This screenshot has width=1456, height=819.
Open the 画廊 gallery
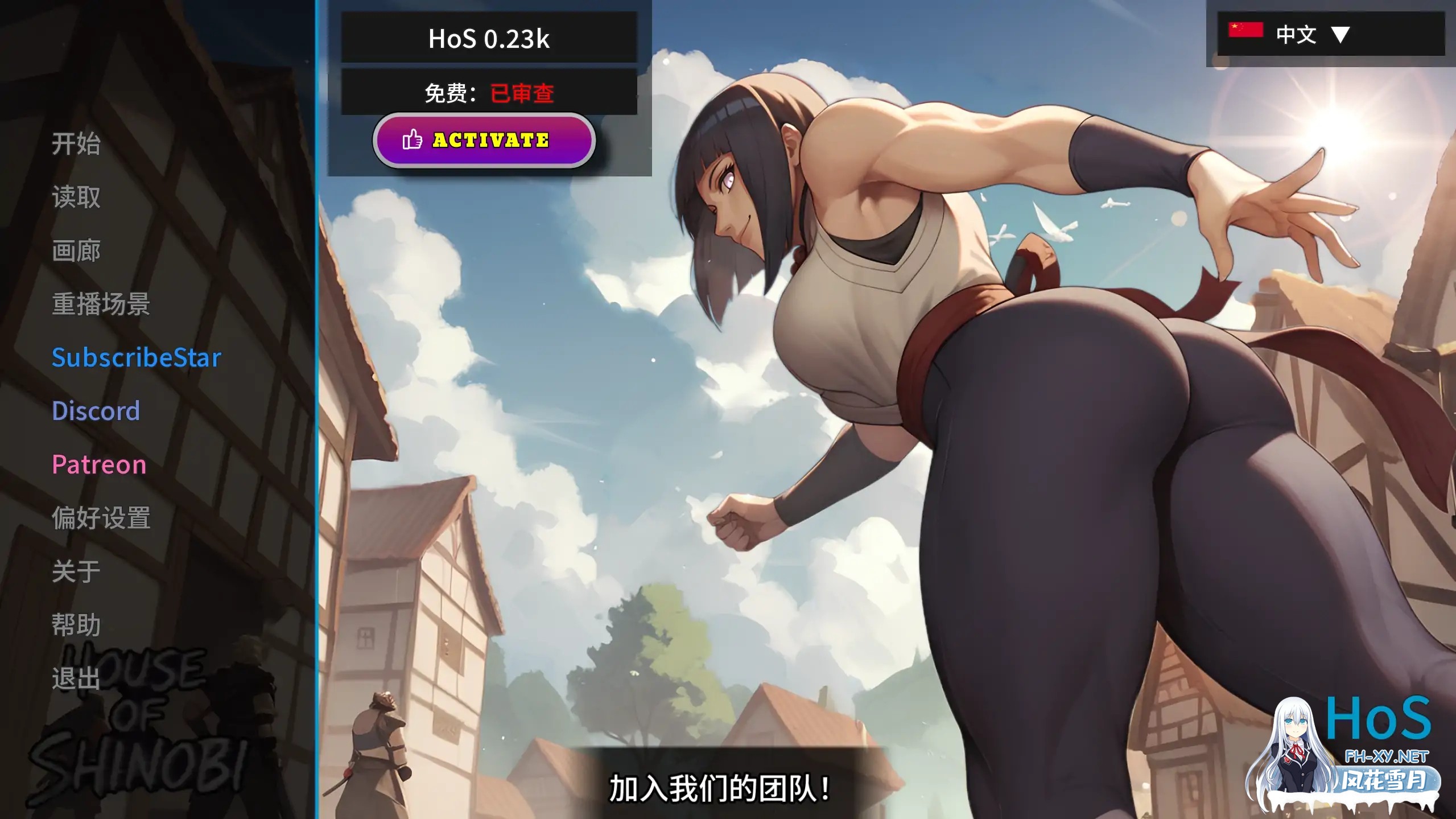click(x=76, y=250)
